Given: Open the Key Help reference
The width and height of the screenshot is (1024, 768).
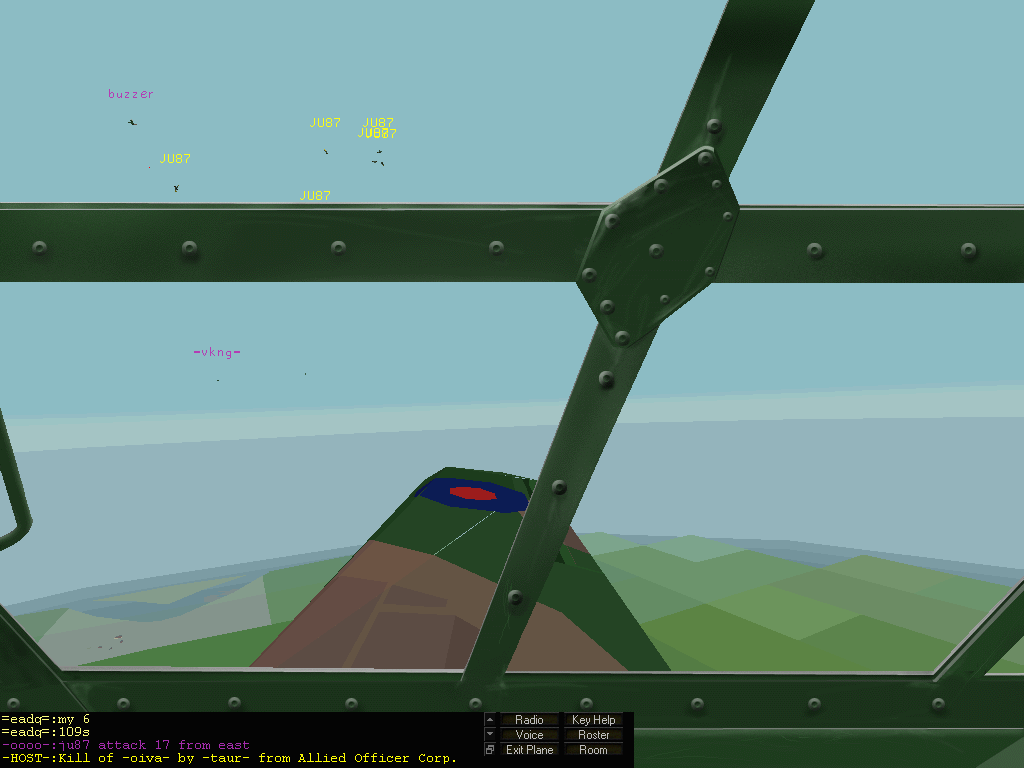Looking at the screenshot, I should tap(593, 720).
